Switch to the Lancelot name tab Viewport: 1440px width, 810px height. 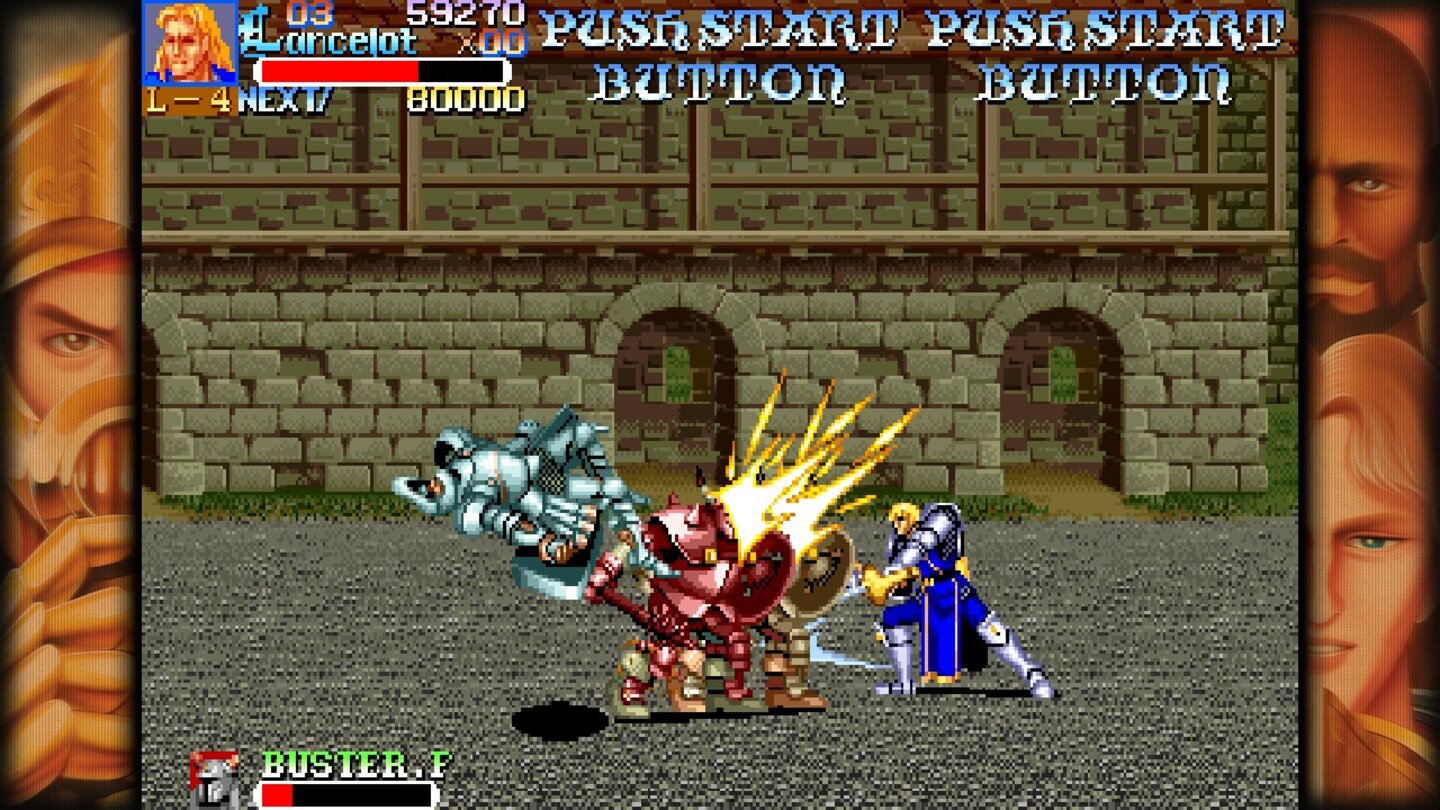pyautogui.click(x=330, y=42)
